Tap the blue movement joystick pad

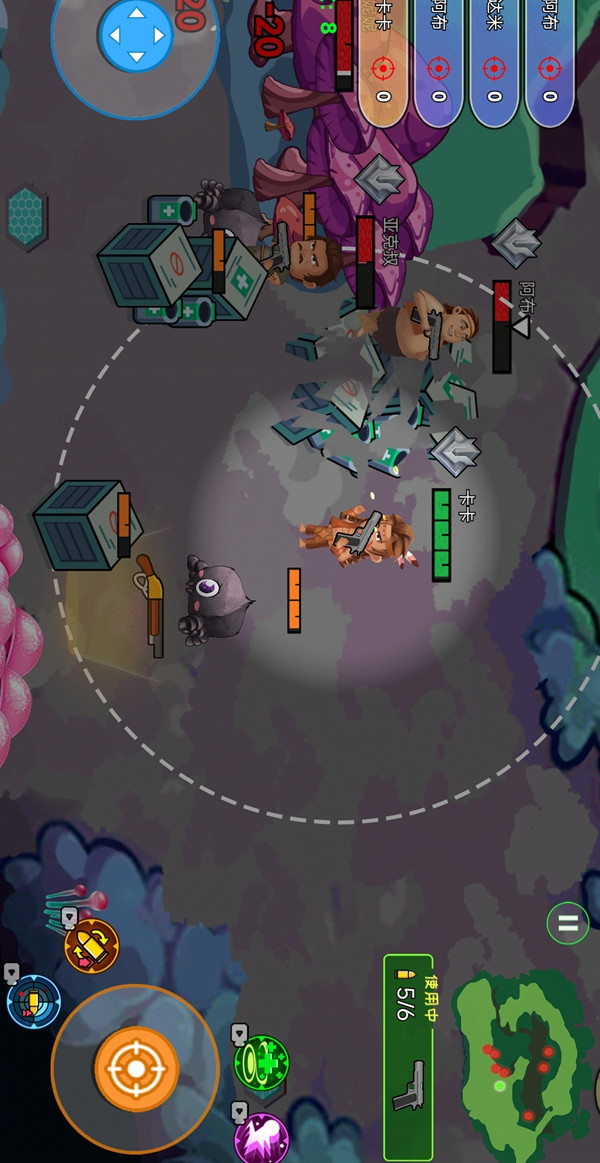click(x=135, y=36)
